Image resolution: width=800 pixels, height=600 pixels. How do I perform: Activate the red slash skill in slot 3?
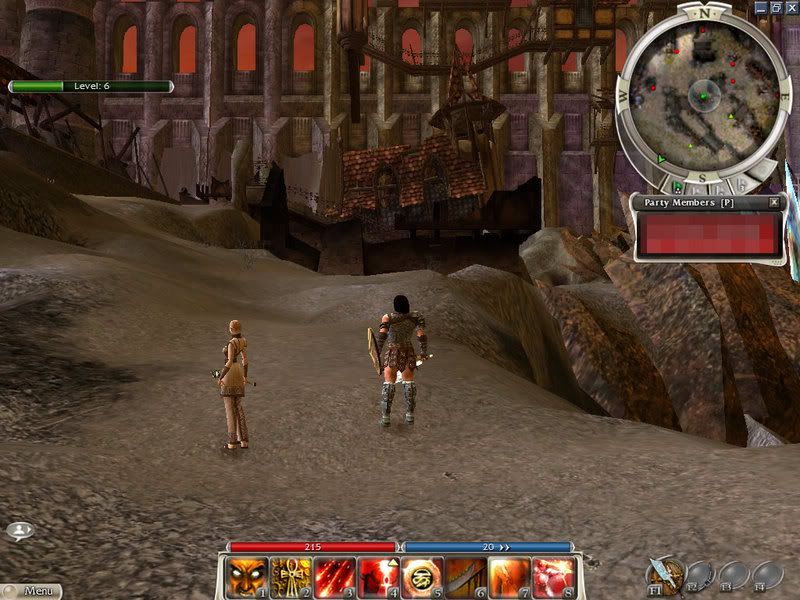pos(334,577)
